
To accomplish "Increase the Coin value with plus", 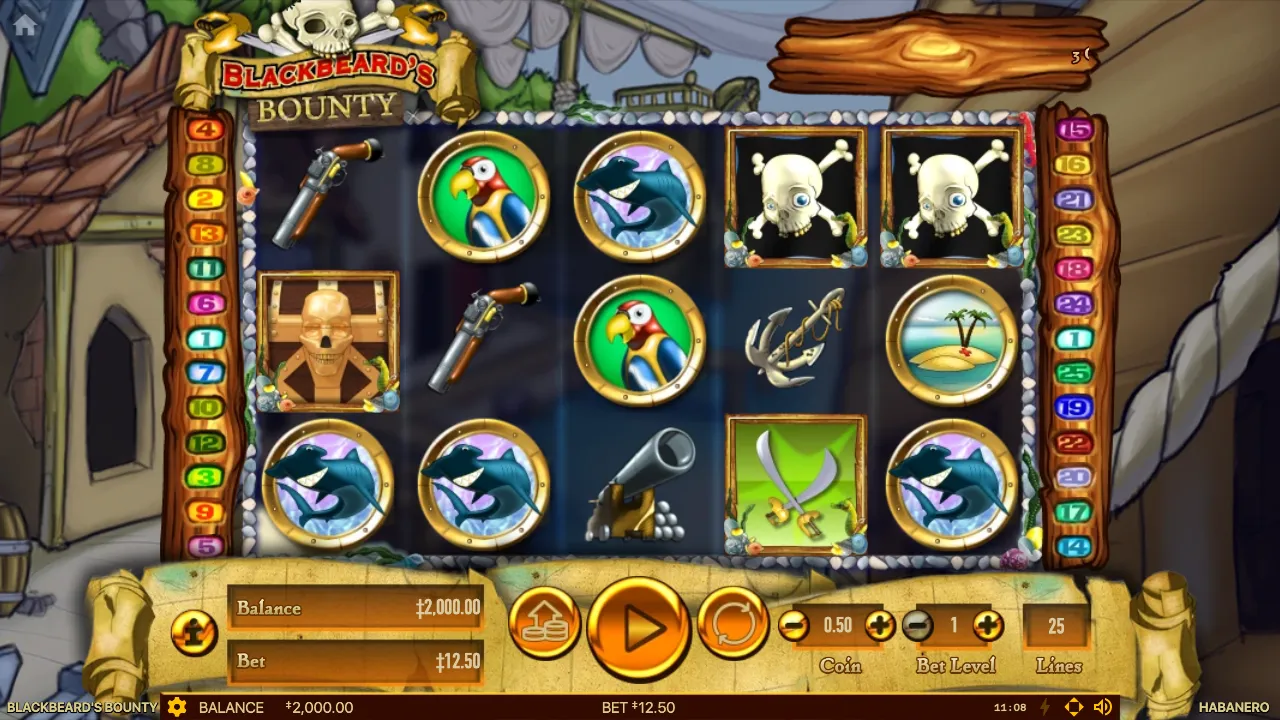I will (878, 626).
